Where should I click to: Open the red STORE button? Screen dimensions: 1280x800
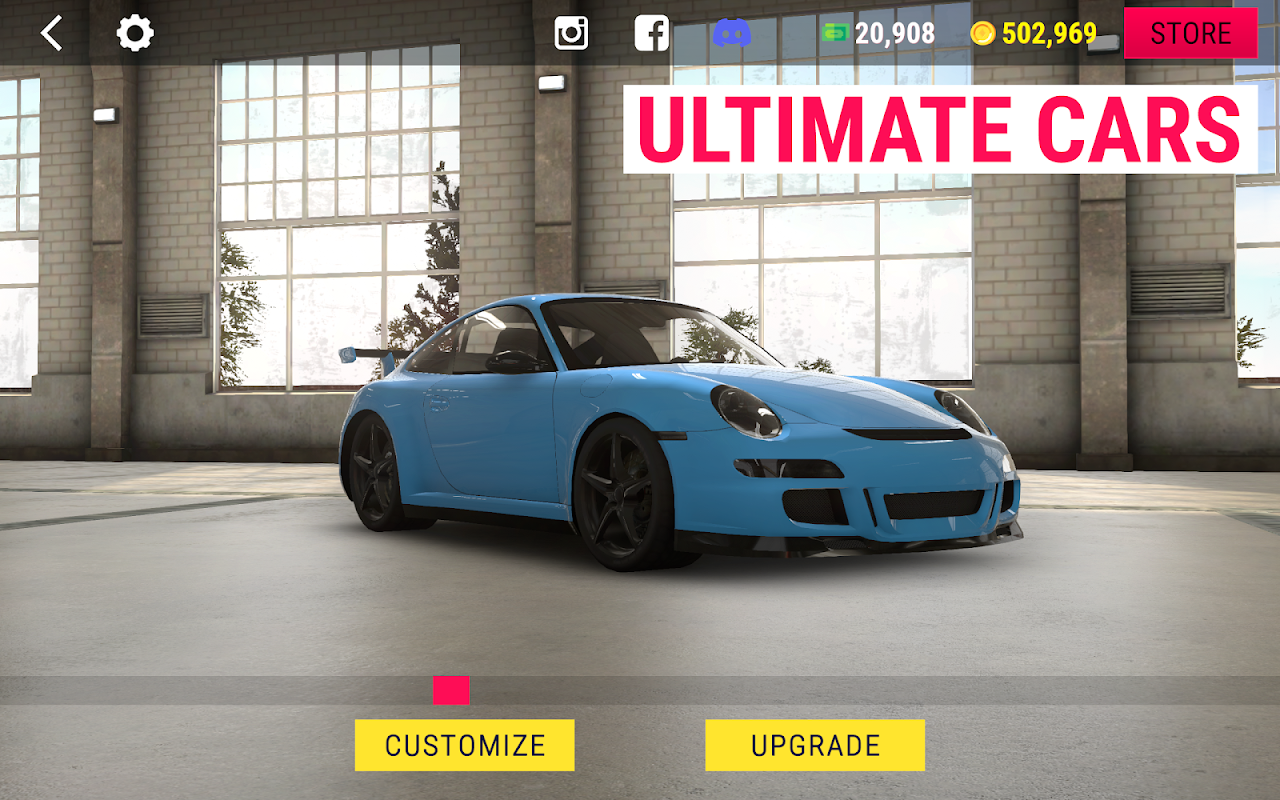pos(1190,34)
